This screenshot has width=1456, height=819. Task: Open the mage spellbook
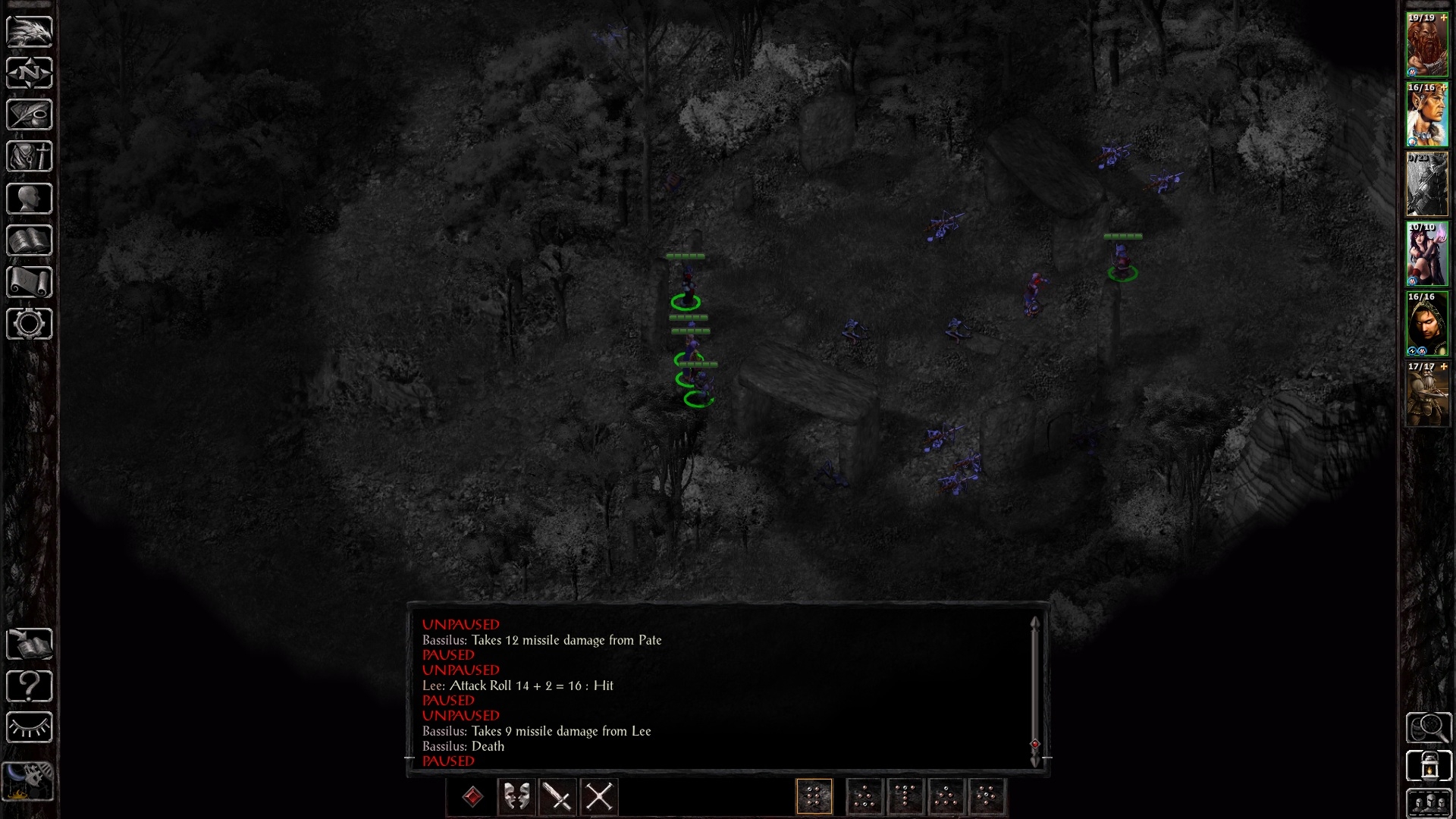pos(30,240)
